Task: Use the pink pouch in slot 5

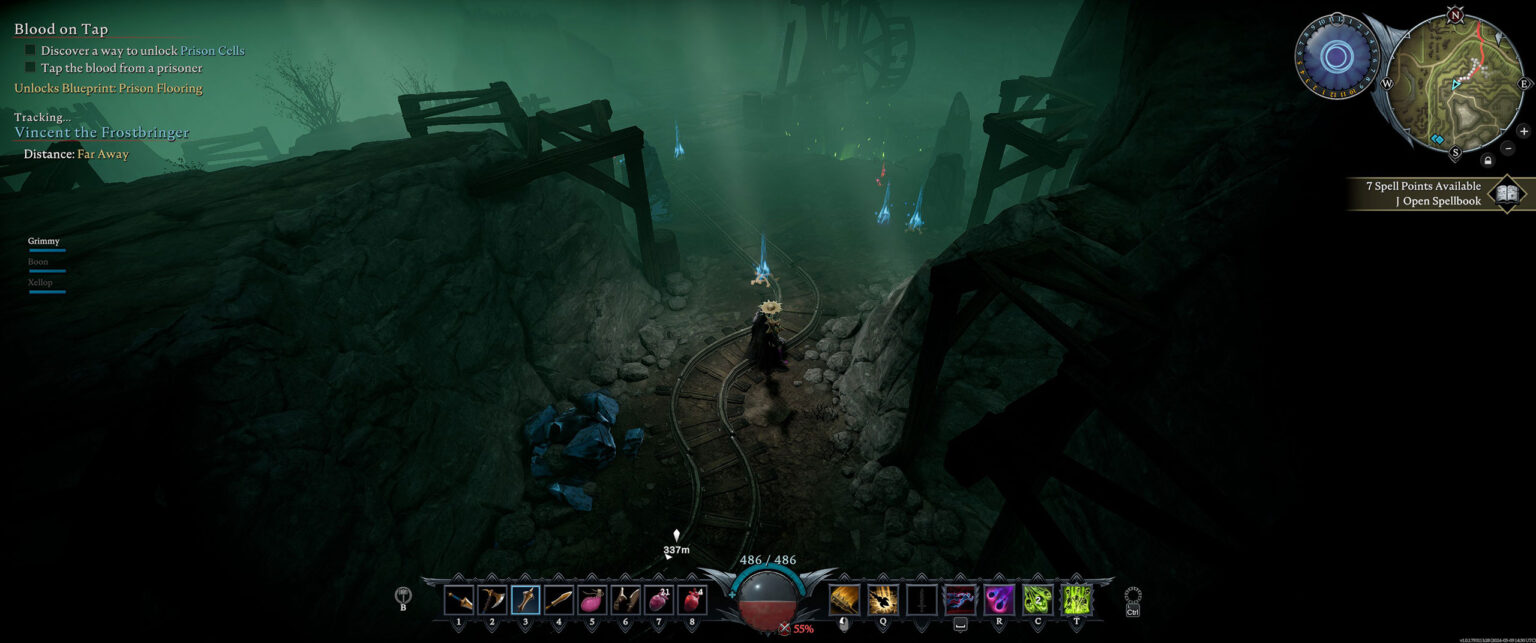Action: pyautogui.click(x=592, y=599)
